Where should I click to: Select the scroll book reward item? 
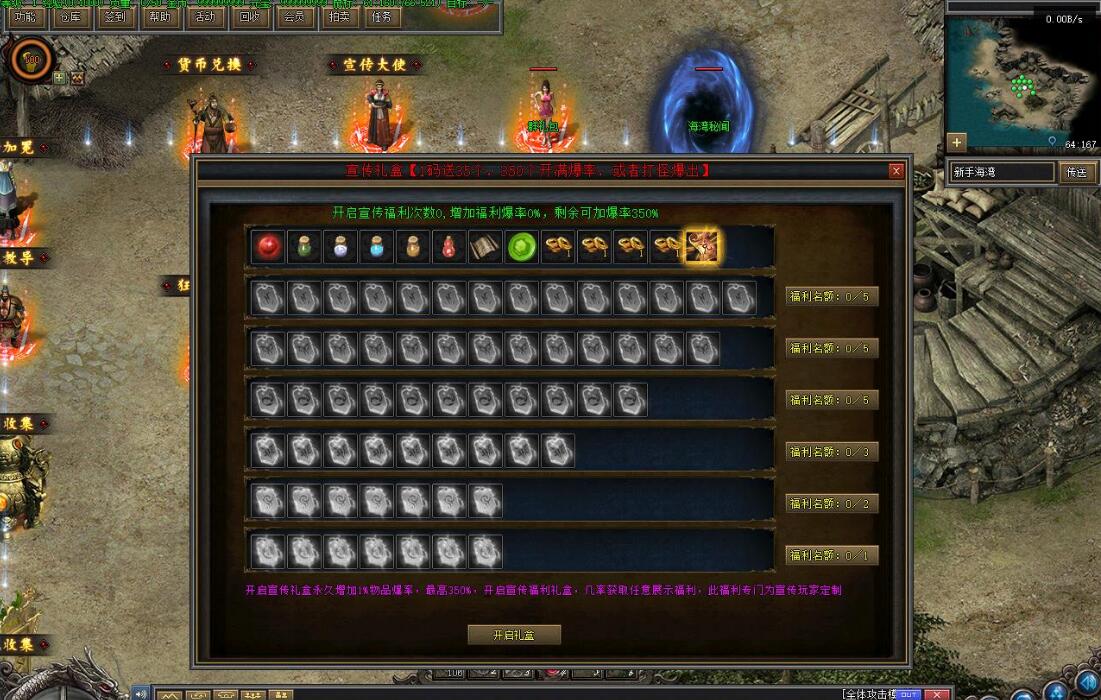pyautogui.click(x=485, y=247)
